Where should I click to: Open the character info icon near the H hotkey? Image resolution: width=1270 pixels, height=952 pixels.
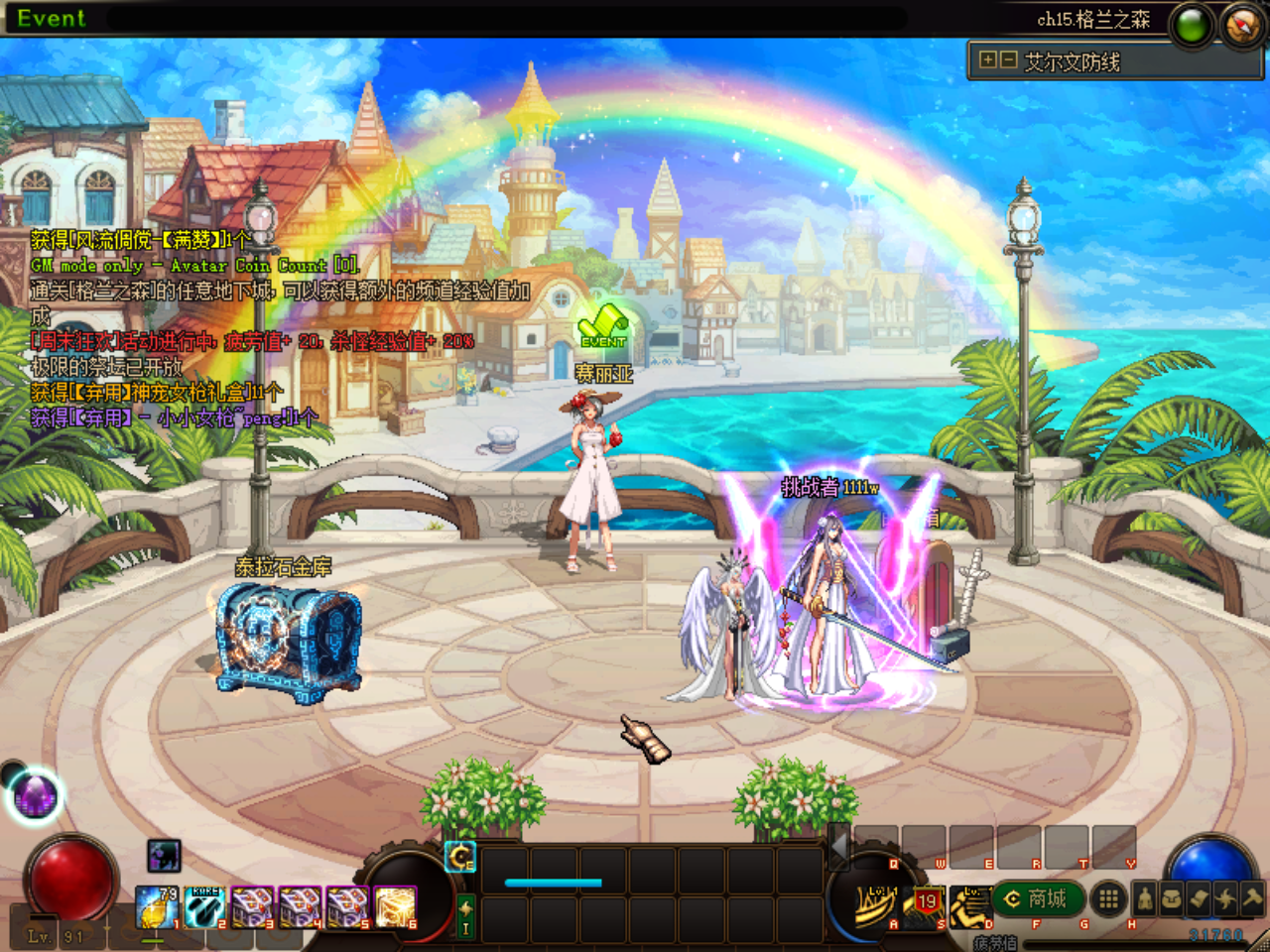coord(1146,899)
